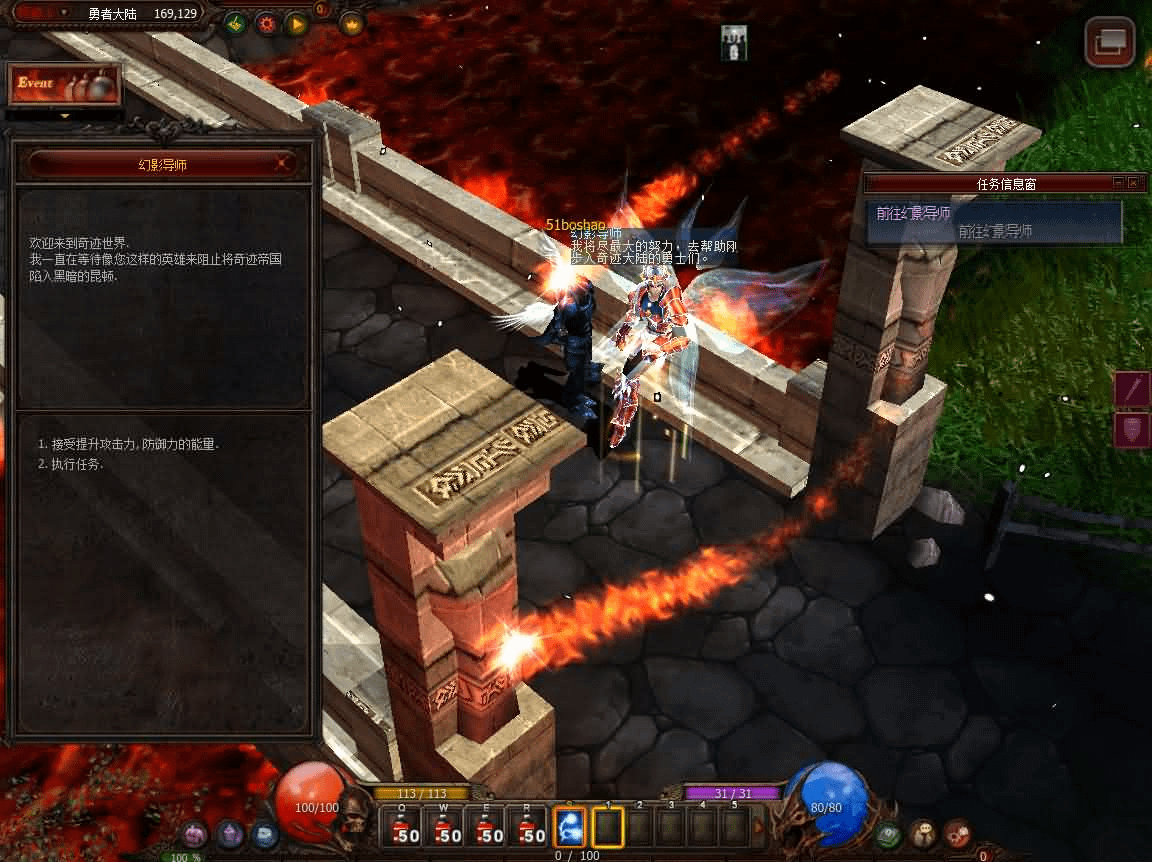Open the Event banner with bombs
1152x862 pixels.
pyautogui.click(x=65, y=85)
